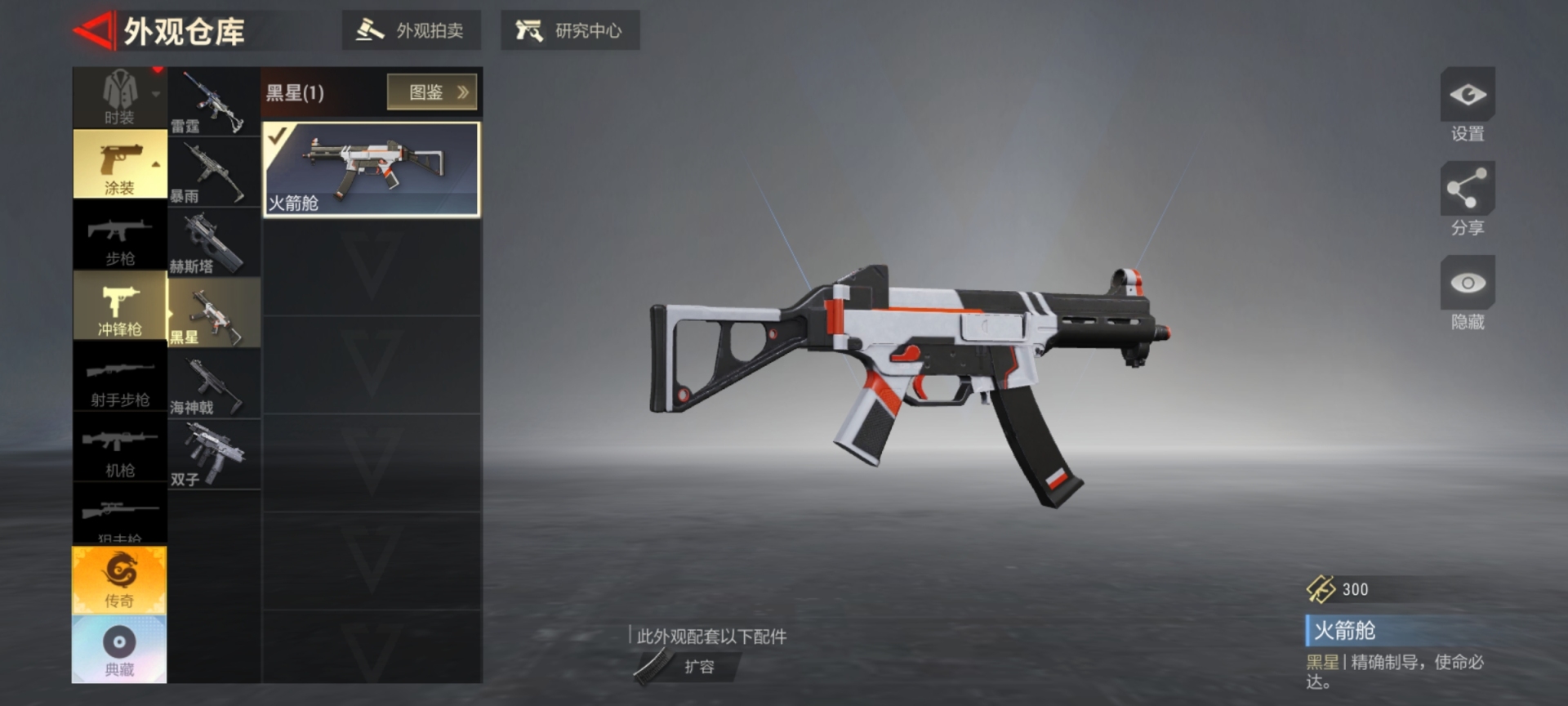Select the 赫斯塔 weapon entry
The width and height of the screenshot is (1568, 706).
tap(214, 243)
